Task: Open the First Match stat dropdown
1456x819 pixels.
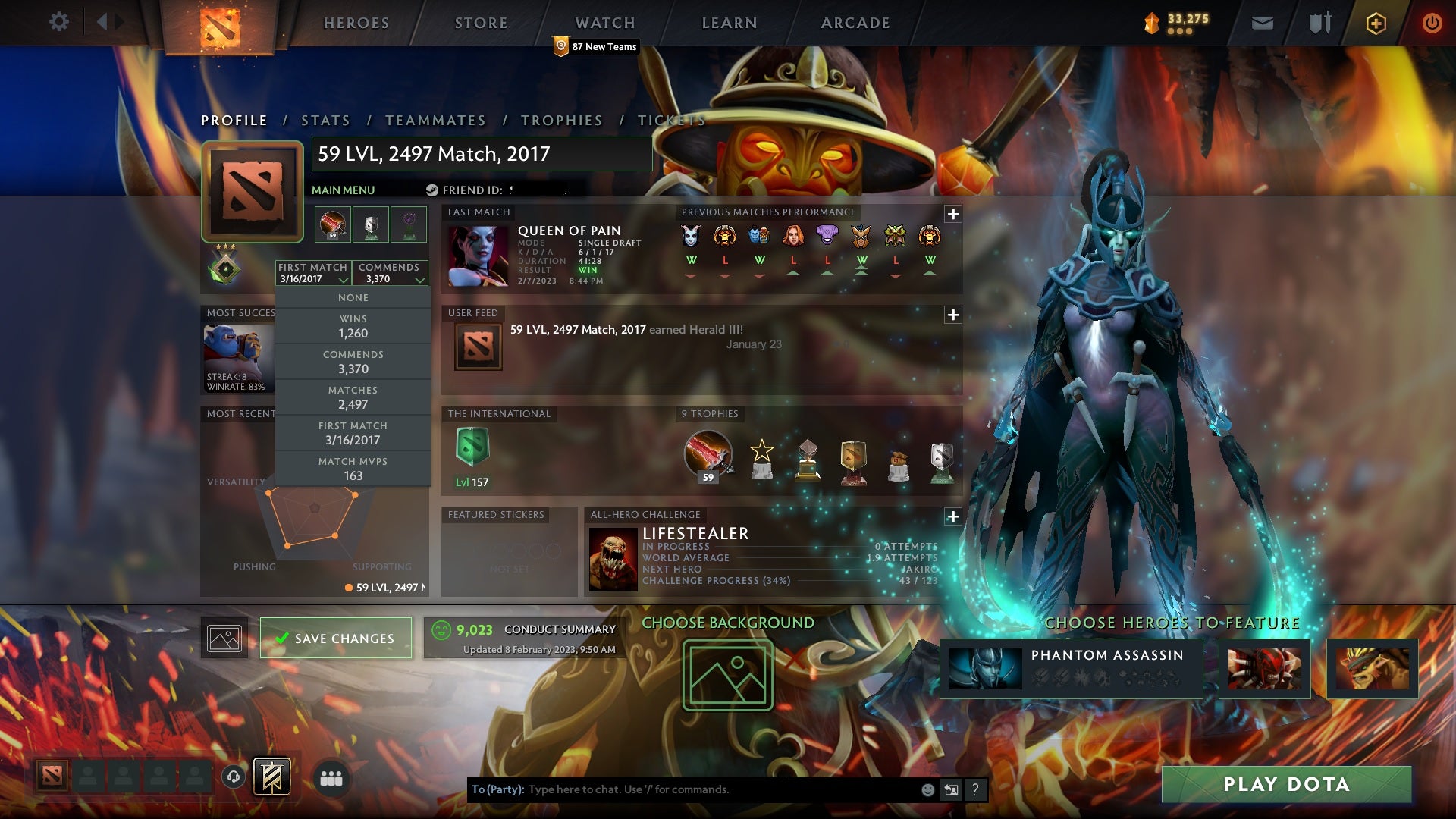Action: tap(312, 273)
